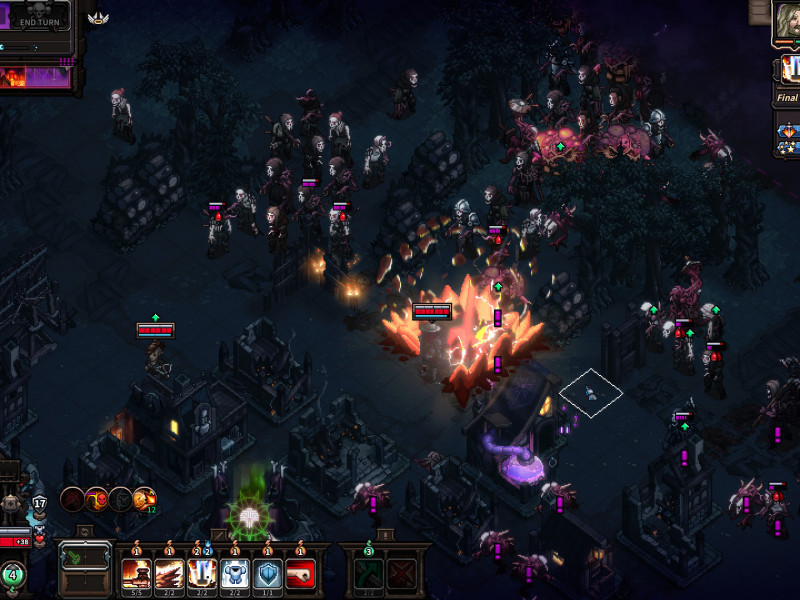
Task: Select the hammer strike skill in the hotbar
Action: click(x=136, y=574)
